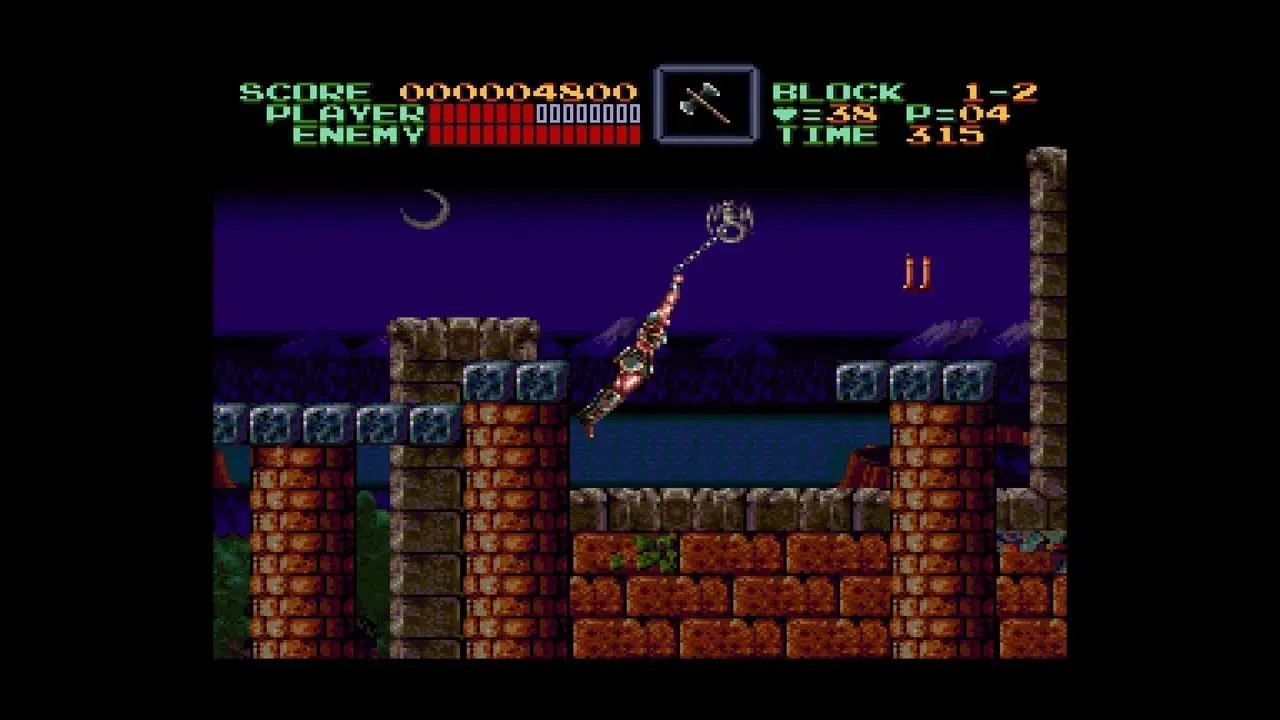The image size is (1280, 720).
Task: Click the score value 000004800
Action: click(x=520, y=90)
